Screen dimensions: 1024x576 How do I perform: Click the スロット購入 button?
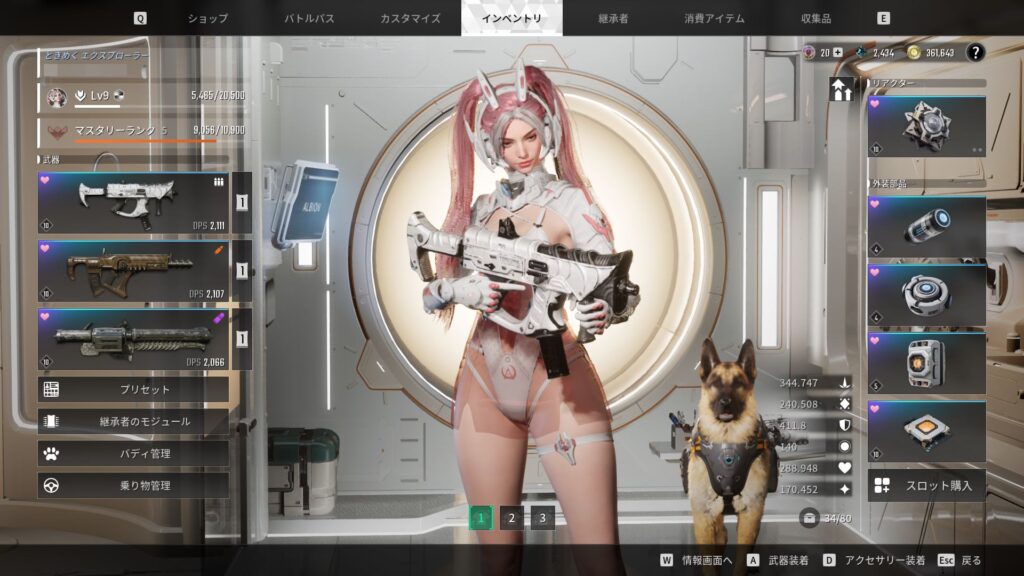(926, 486)
